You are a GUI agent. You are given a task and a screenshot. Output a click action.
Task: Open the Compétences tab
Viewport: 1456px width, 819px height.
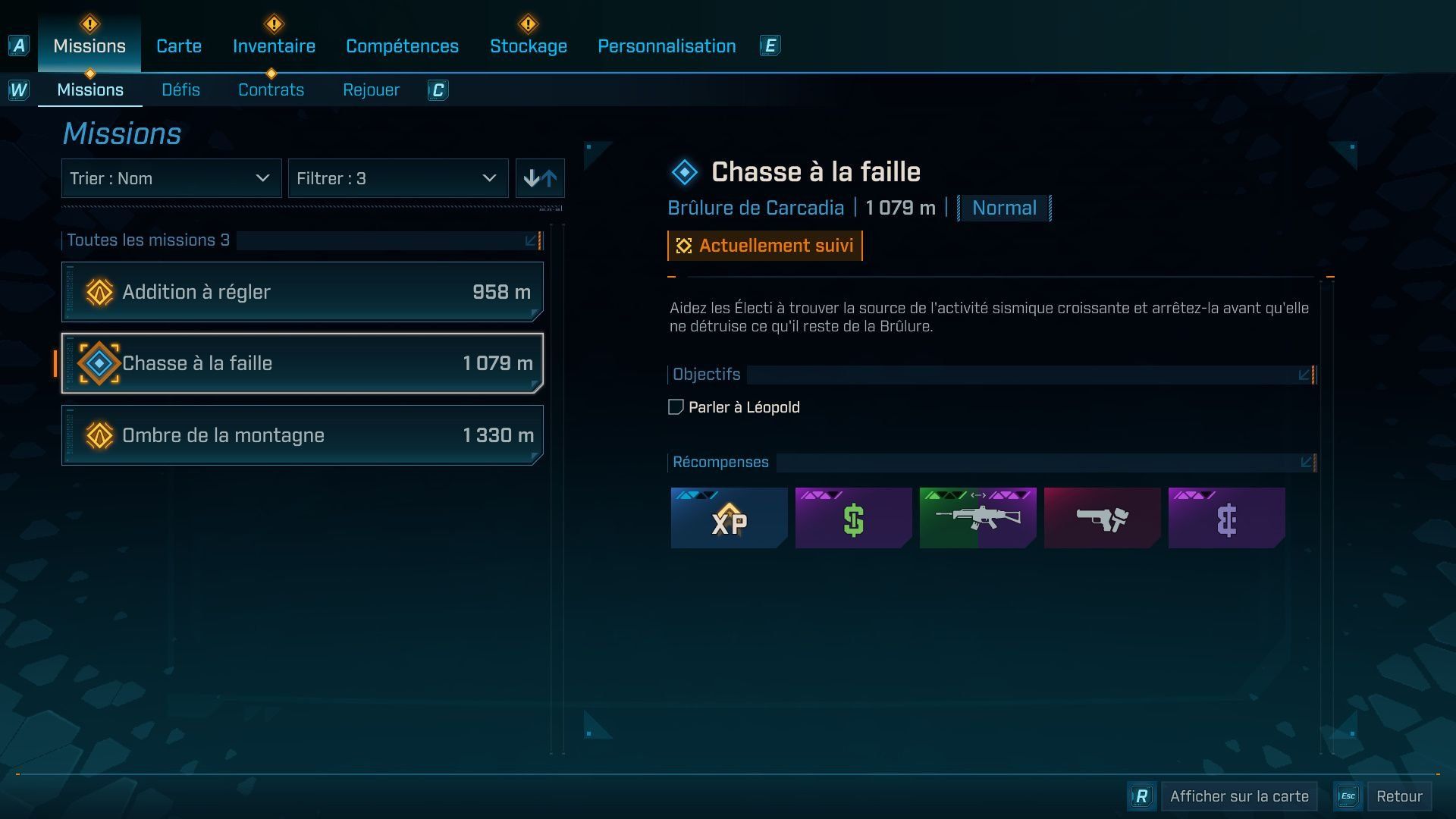[x=402, y=46]
